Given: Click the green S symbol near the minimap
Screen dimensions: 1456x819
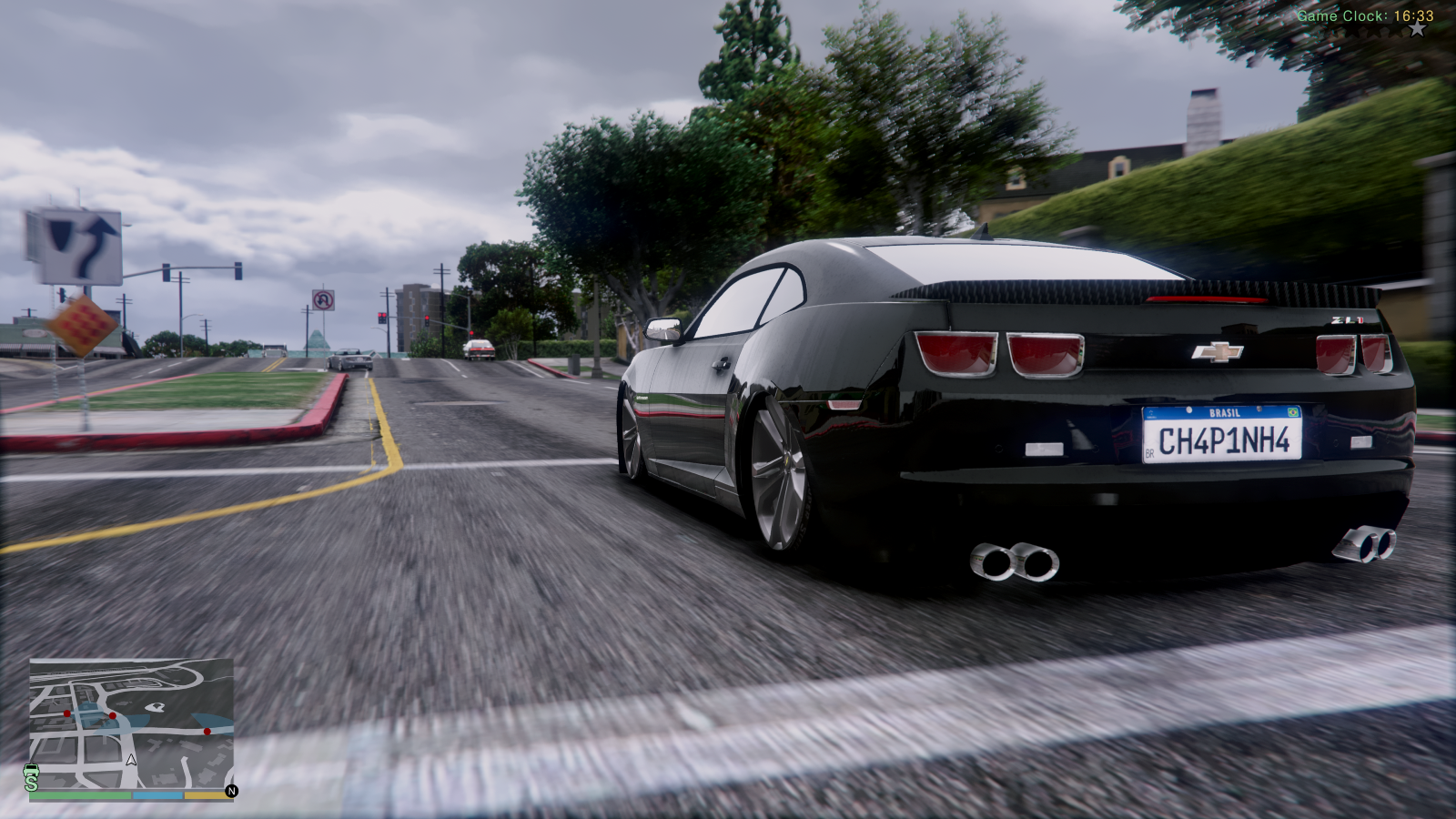Looking at the screenshot, I should pyautogui.click(x=31, y=783).
